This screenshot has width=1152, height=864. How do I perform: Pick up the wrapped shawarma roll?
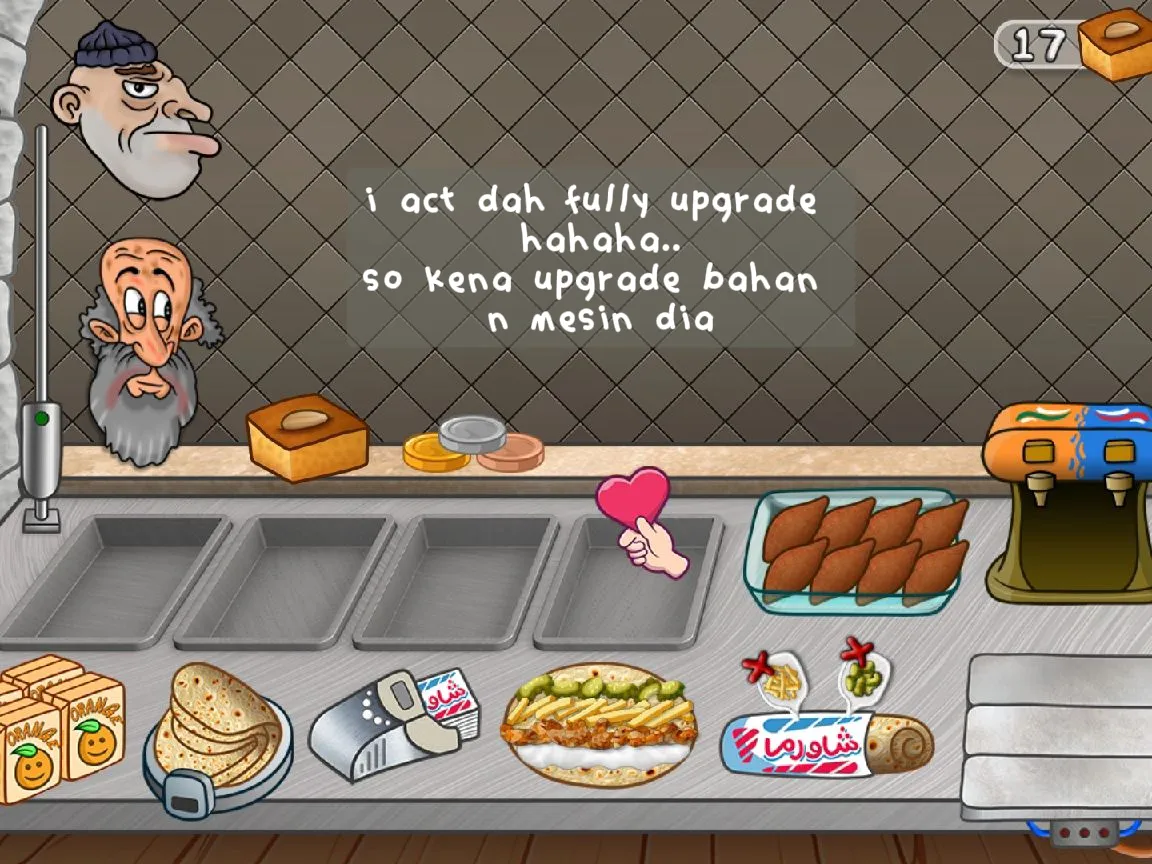pyautogui.click(x=826, y=745)
